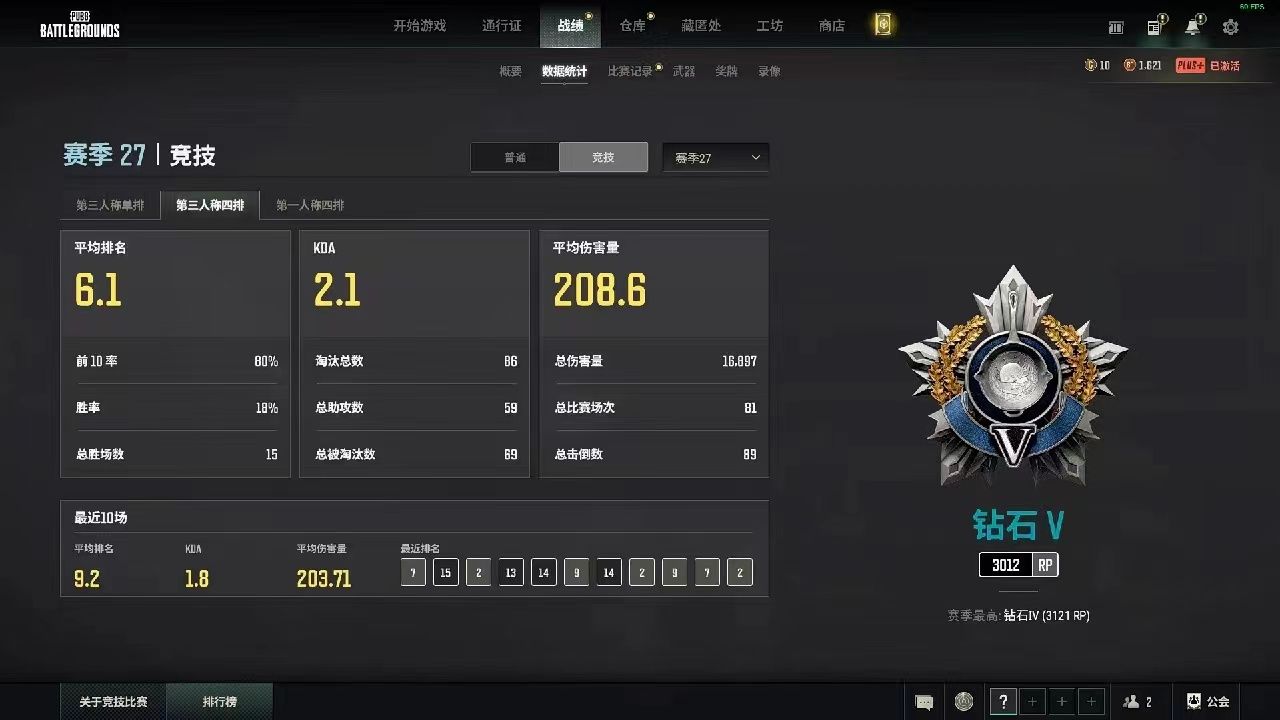Screen dimensions: 1280x720
Task: Switch to the 竞技 mode toggle
Action: (x=604, y=157)
